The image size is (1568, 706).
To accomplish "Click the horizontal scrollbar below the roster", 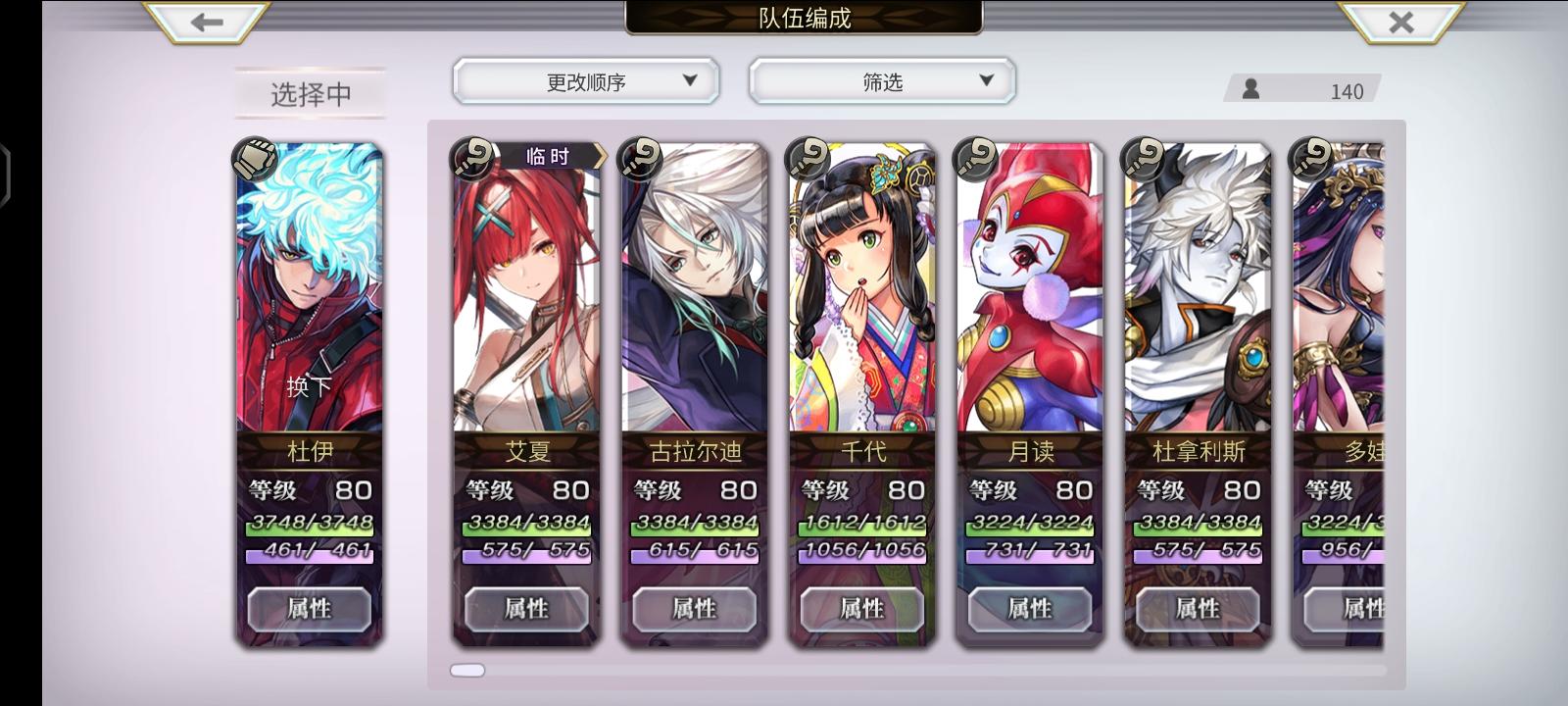I will coord(467,669).
